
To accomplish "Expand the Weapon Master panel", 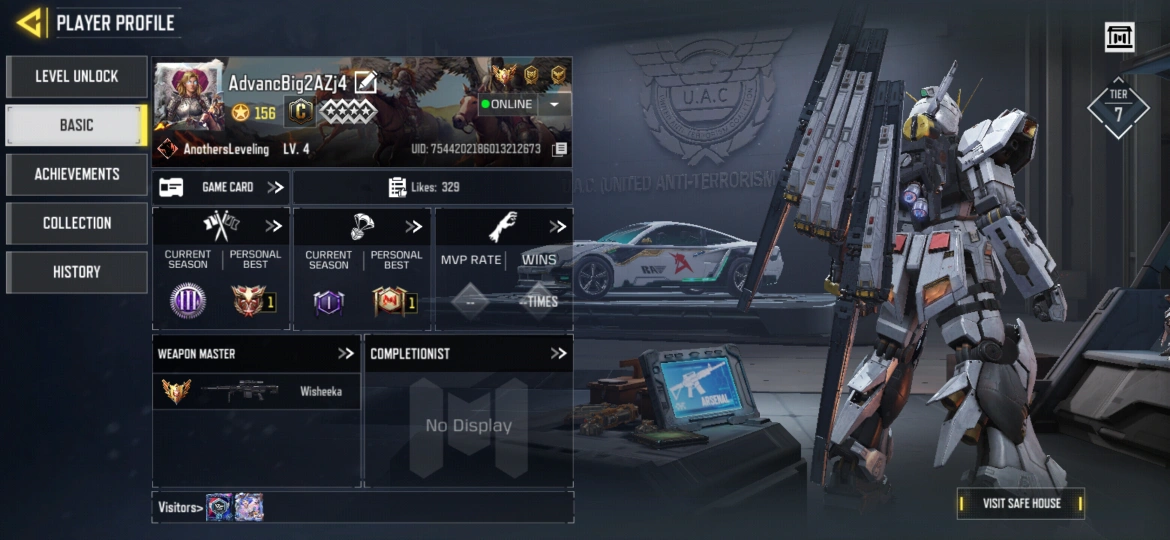I will pos(346,353).
